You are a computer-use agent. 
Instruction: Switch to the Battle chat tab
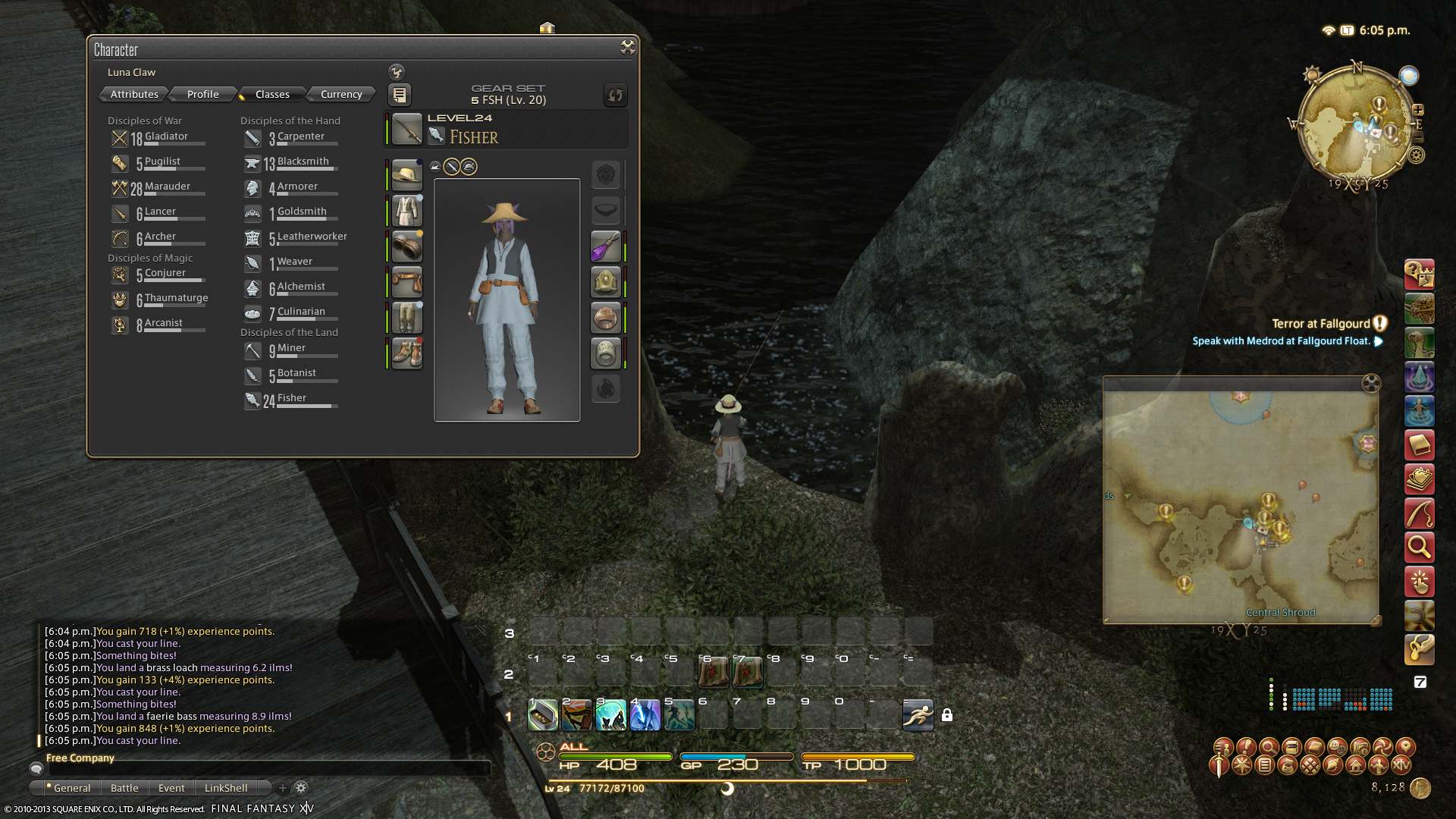click(x=124, y=788)
